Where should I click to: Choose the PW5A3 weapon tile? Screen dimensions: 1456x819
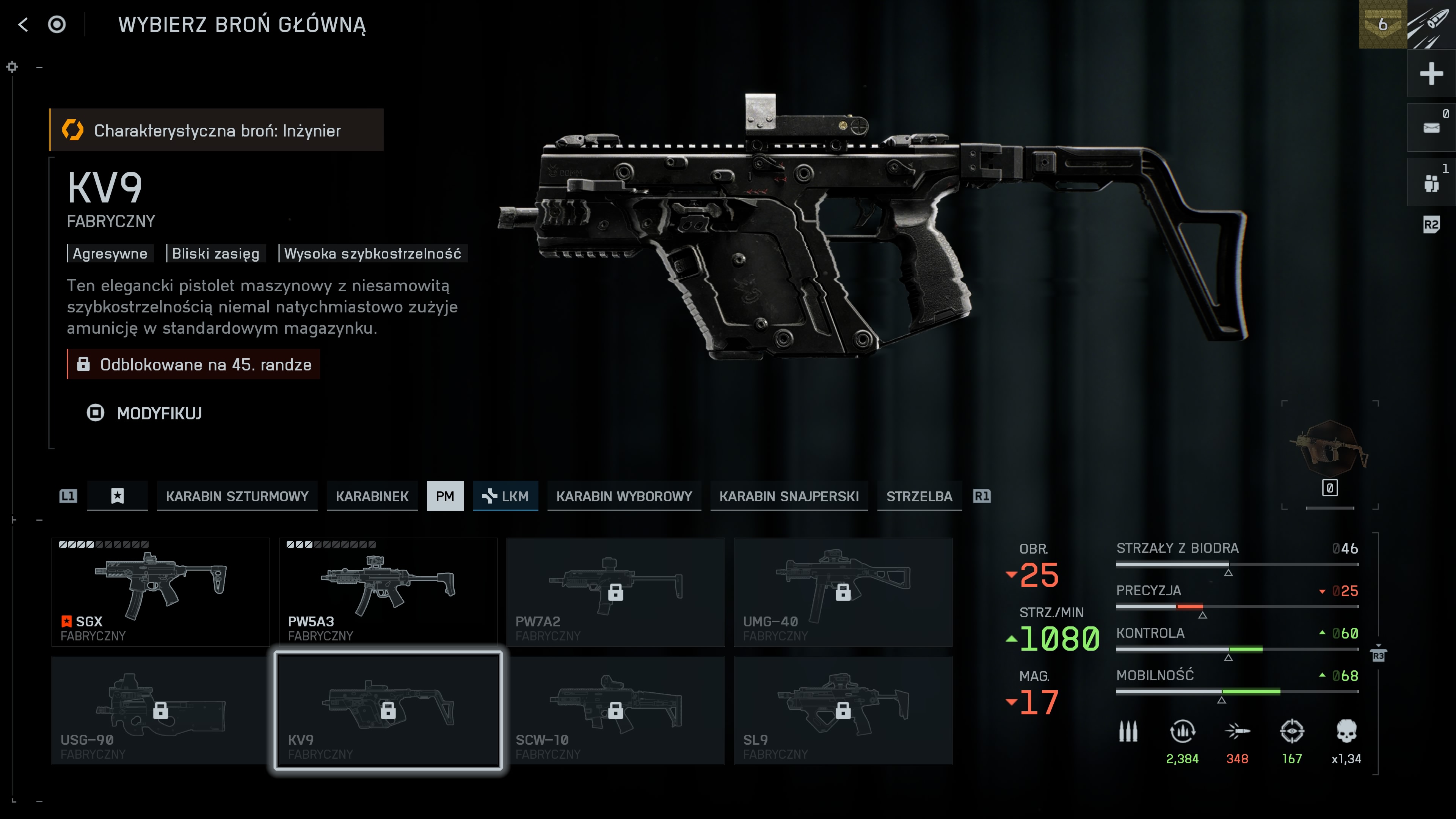tap(388, 591)
